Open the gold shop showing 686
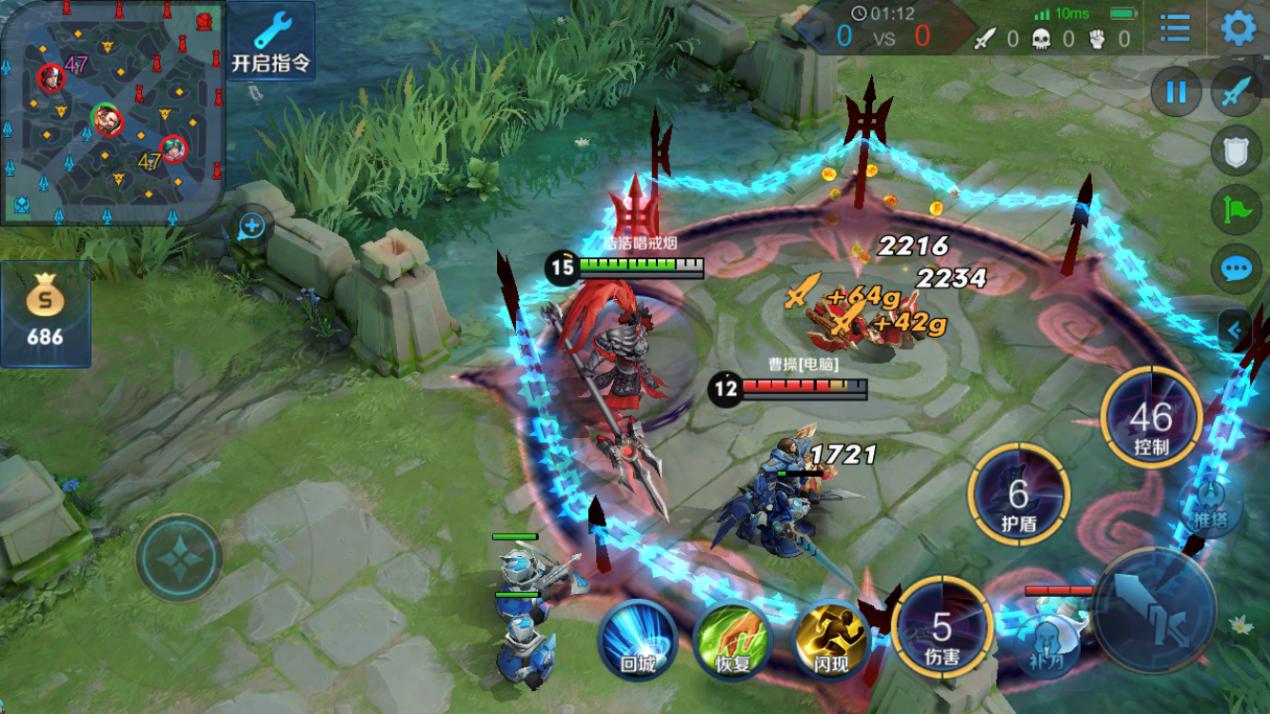This screenshot has height=714, width=1270. (45, 314)
